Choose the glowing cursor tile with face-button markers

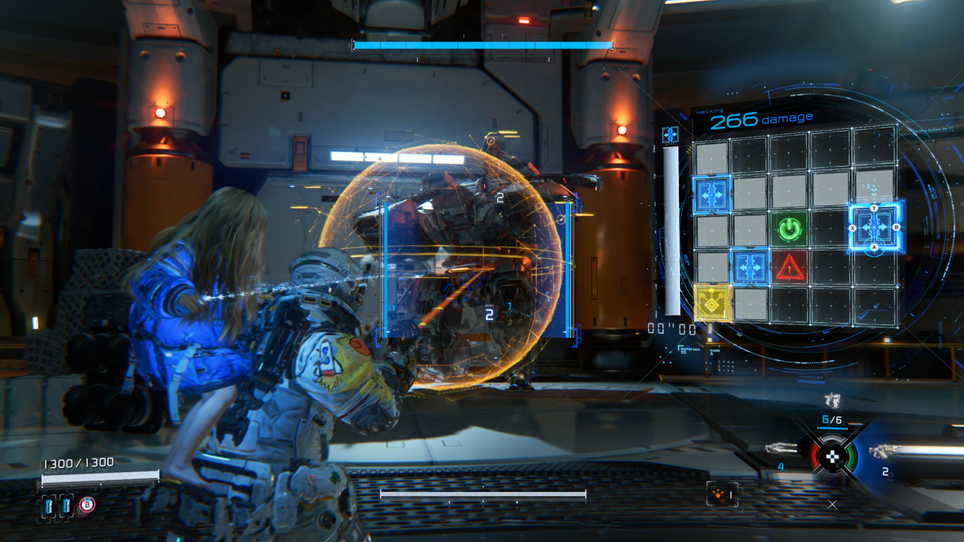874,227
